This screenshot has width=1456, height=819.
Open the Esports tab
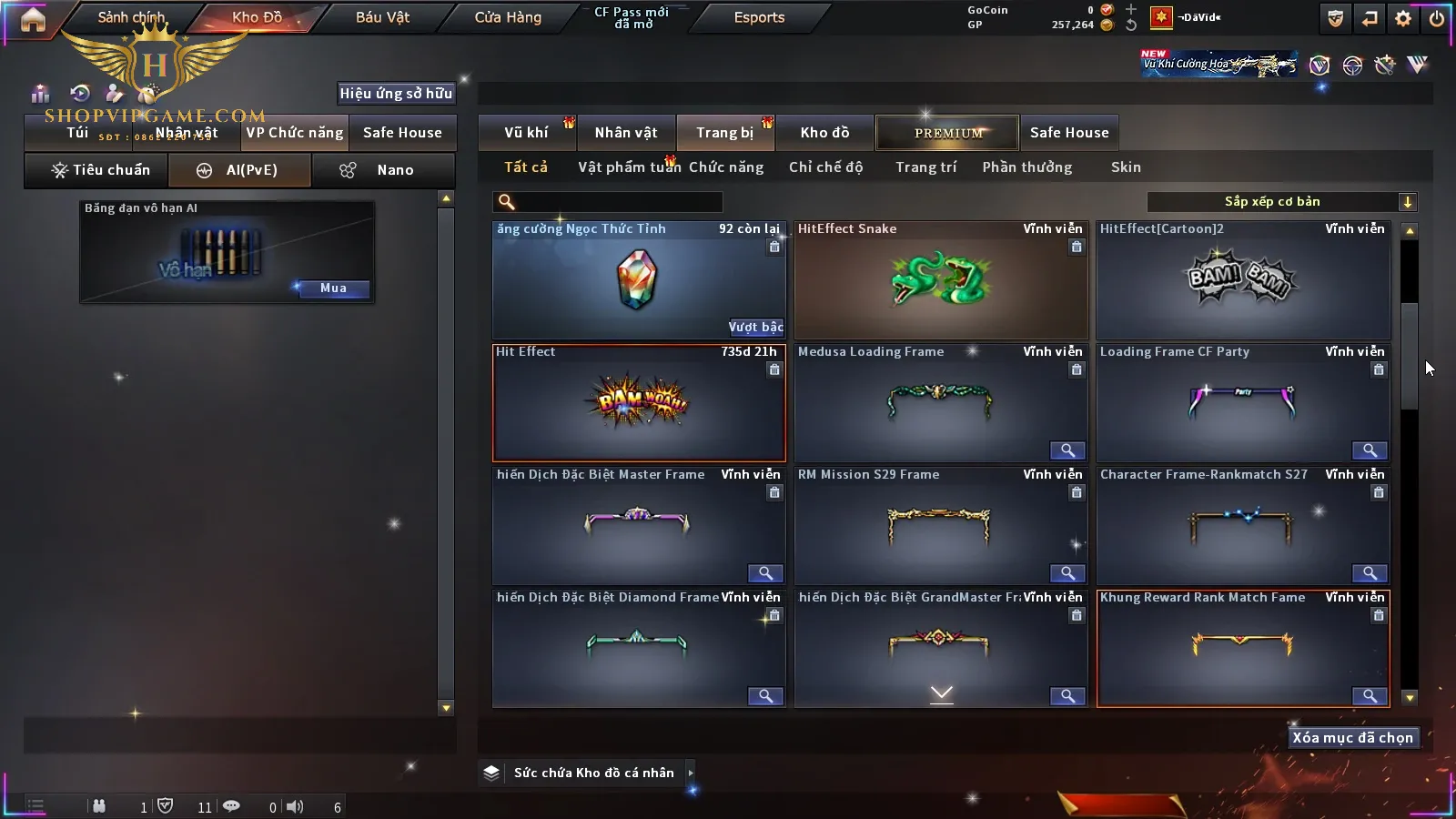coord(759,17)
